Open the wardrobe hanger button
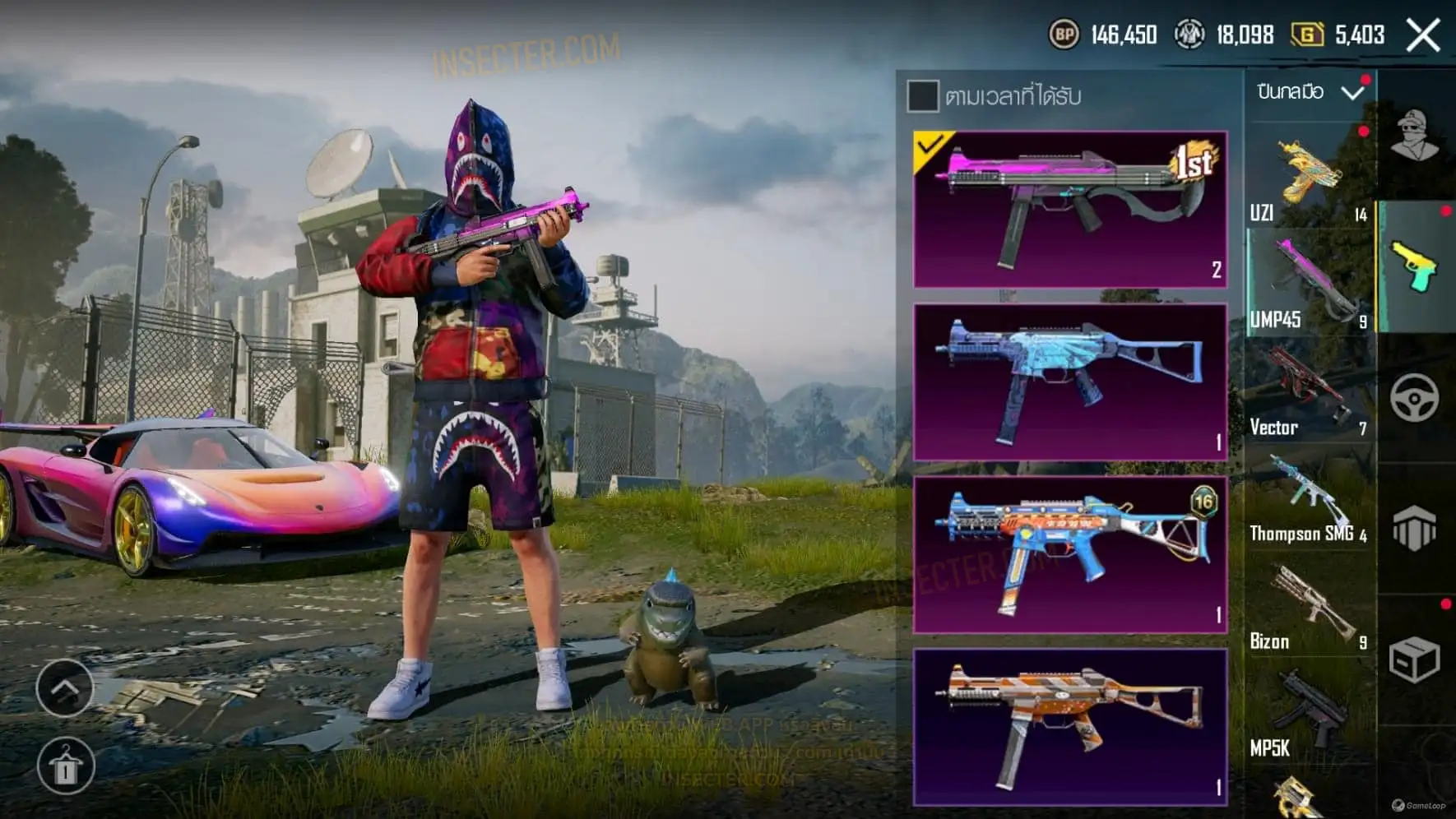This screenshot has width=1456, height=819. pyautogui.click(x=66, y=766)
